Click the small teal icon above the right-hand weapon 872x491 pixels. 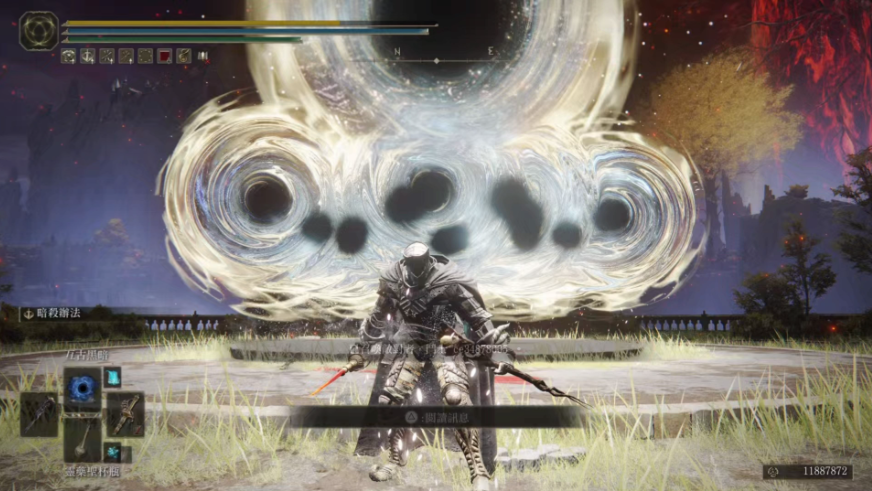(112, 377)
